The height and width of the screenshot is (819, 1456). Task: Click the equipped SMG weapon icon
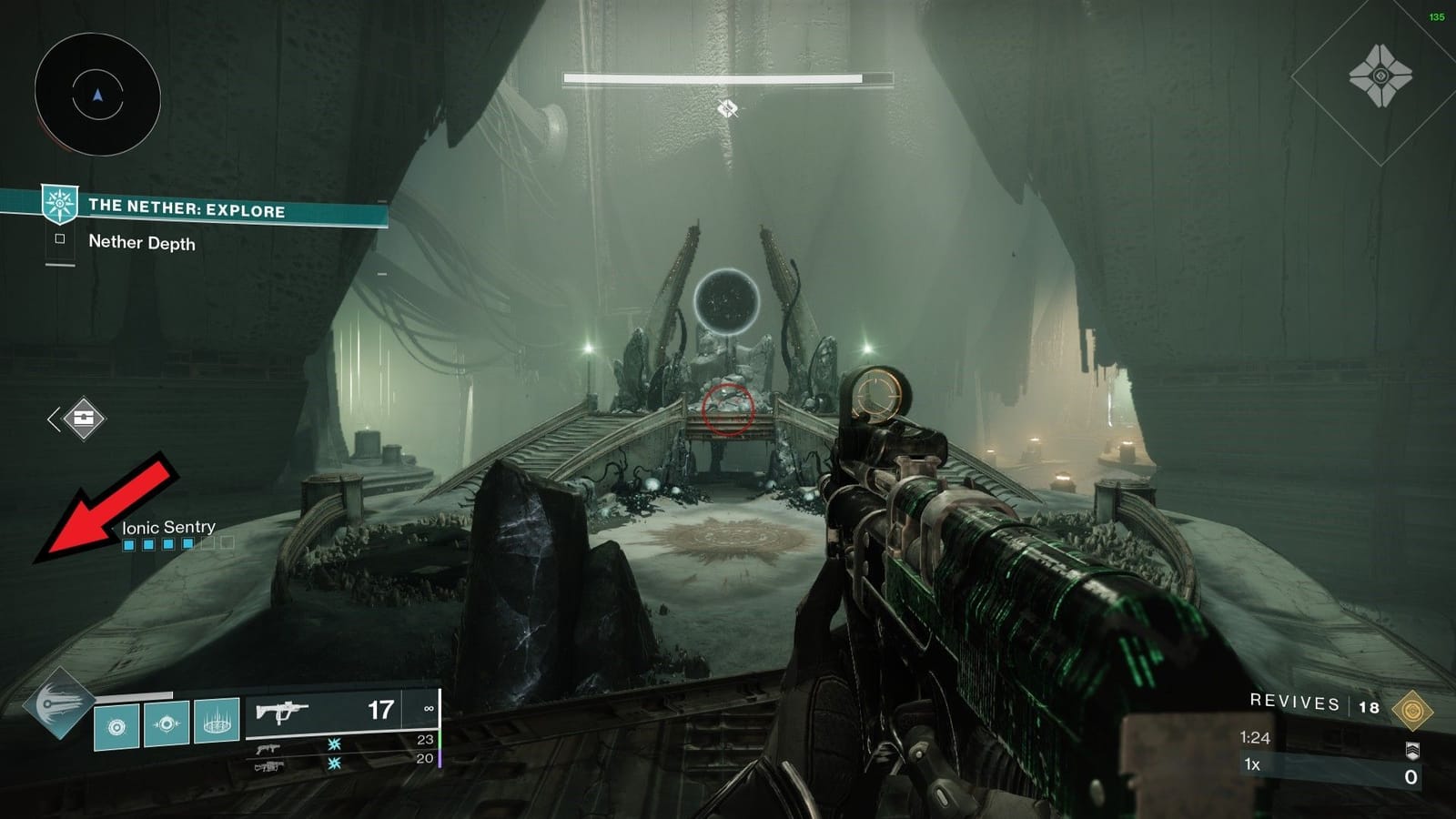click(282, 713)
